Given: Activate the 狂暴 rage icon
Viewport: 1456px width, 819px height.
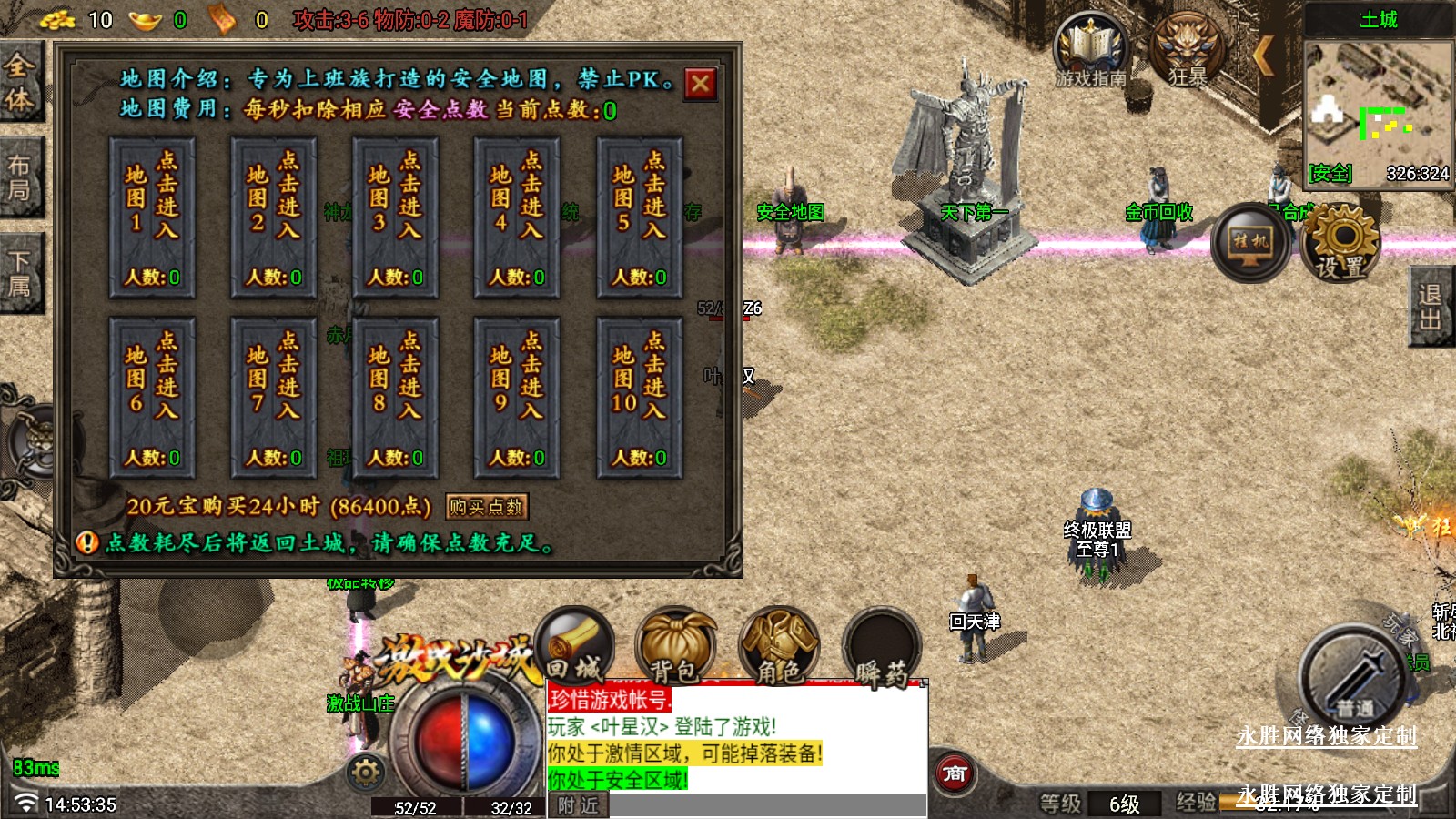Looking at the screenshot, I should (1187, 50).
